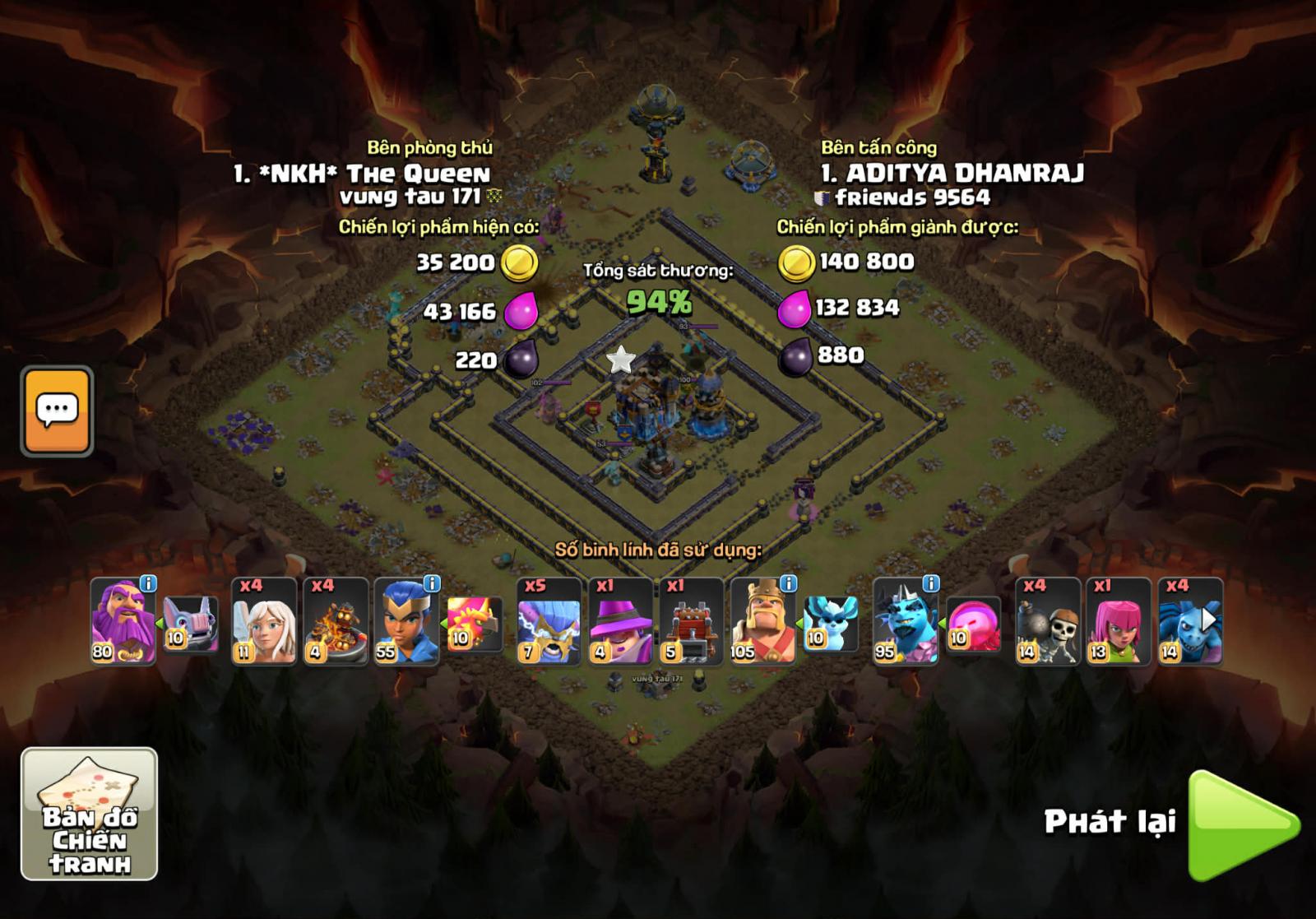The height and width of the screenshot is (919, 1316).
Task: Show info for the Minion Prince
Action: tap(930, 583)
